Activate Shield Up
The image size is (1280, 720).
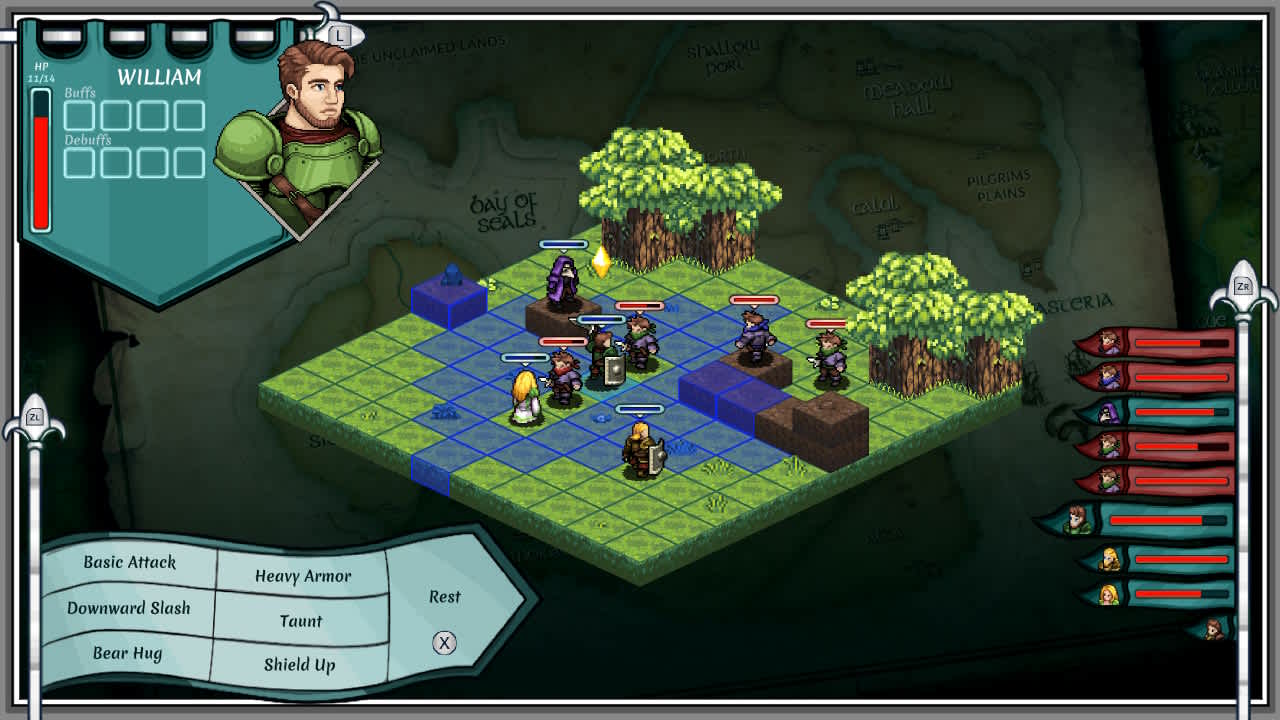coord(300,665)
